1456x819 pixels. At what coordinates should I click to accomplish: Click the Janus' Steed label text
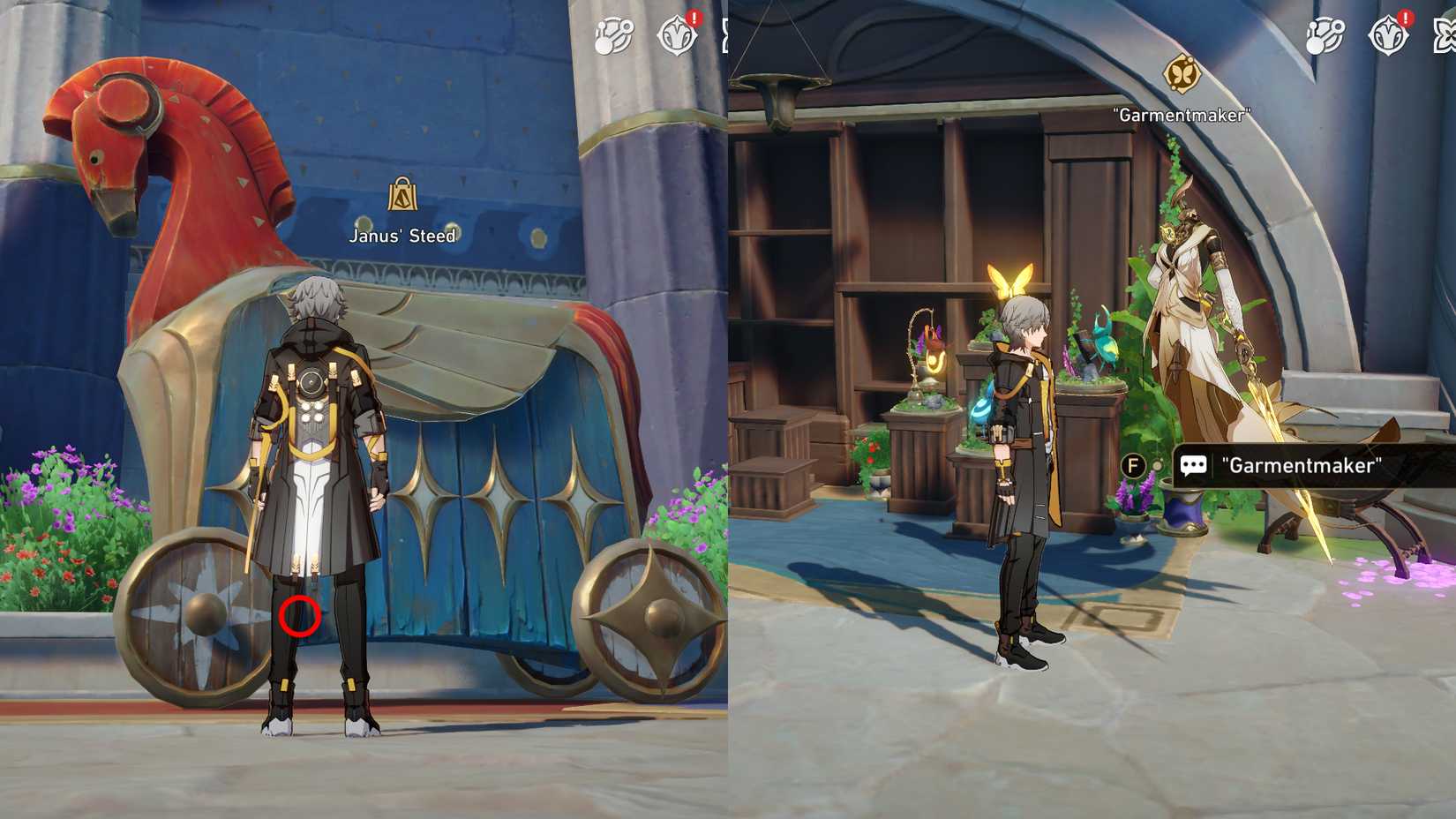click(402, 236)
